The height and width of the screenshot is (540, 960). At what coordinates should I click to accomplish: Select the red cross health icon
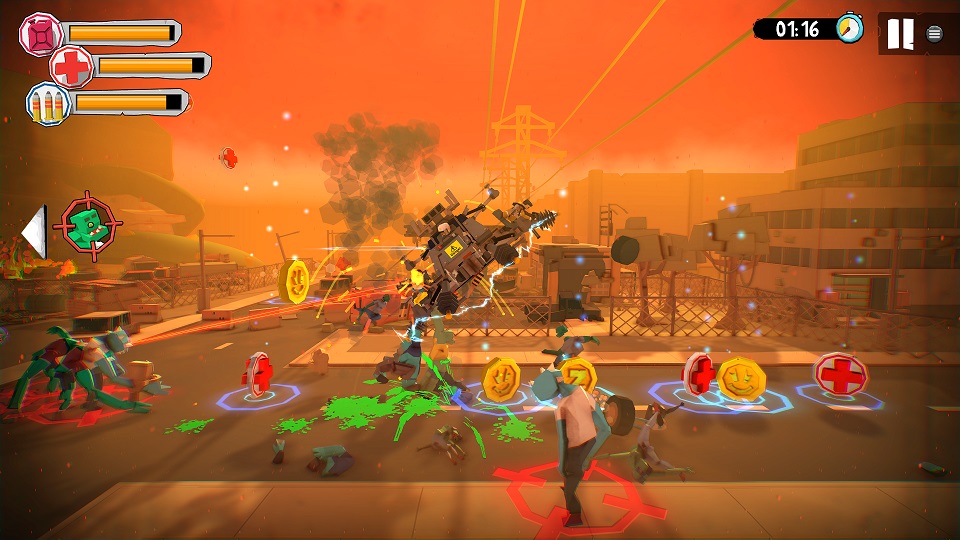(x=72, y=67)
